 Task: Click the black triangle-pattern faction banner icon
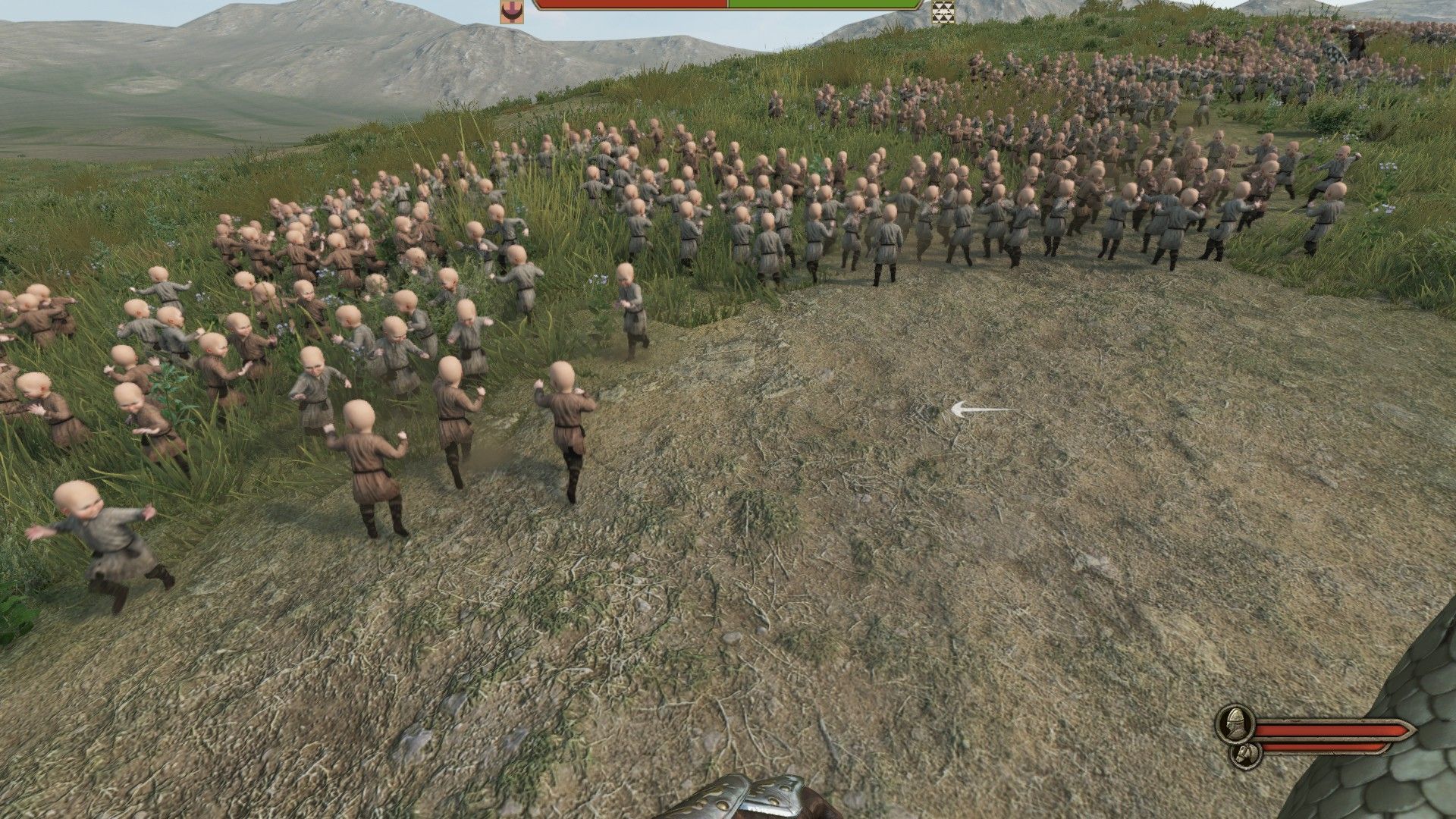point(943,13)
